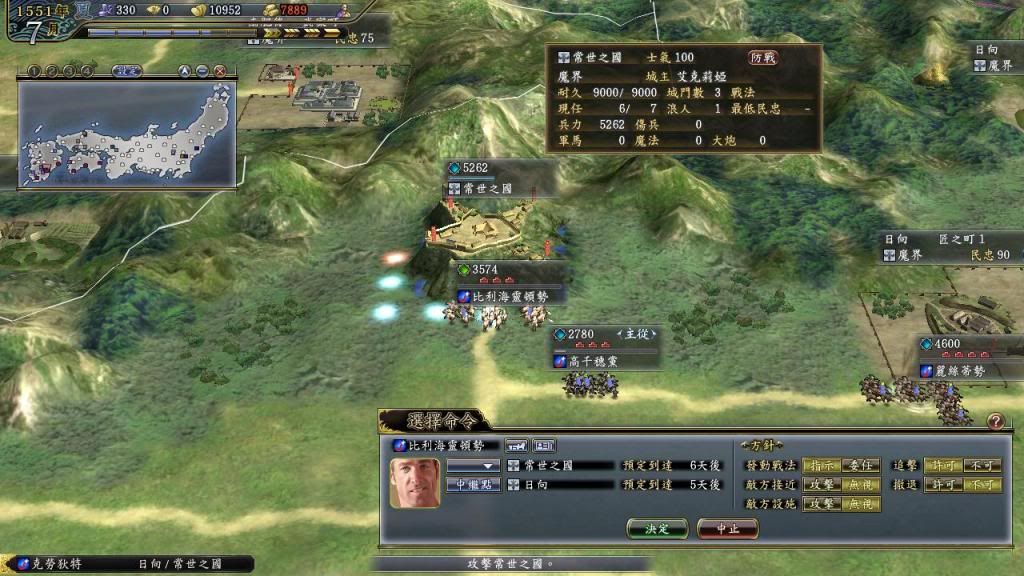
Task: Click the Japan overview minimap
Action: [x=128, y=135]
